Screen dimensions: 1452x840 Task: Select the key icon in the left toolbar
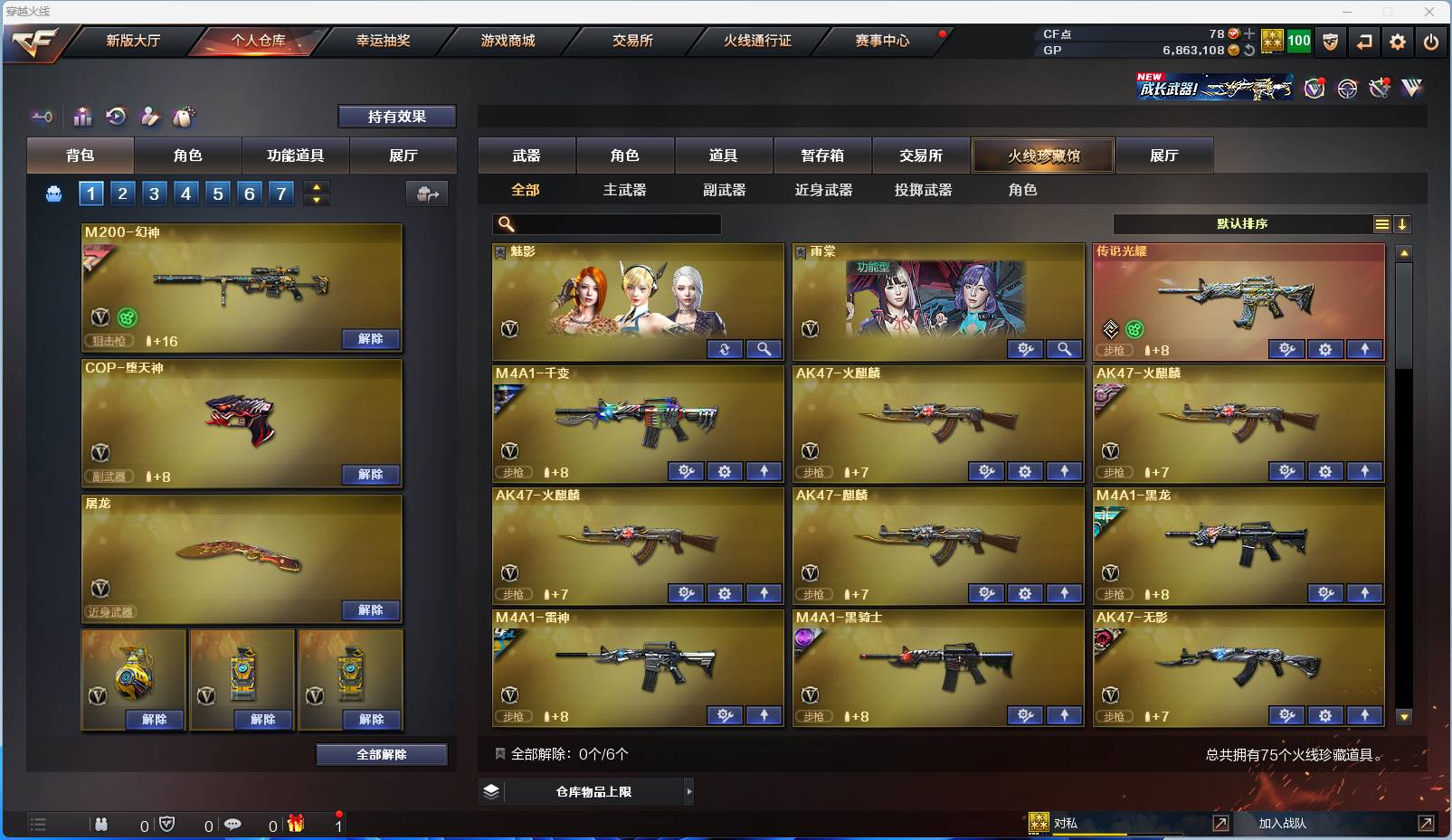[x=42, y=117]
